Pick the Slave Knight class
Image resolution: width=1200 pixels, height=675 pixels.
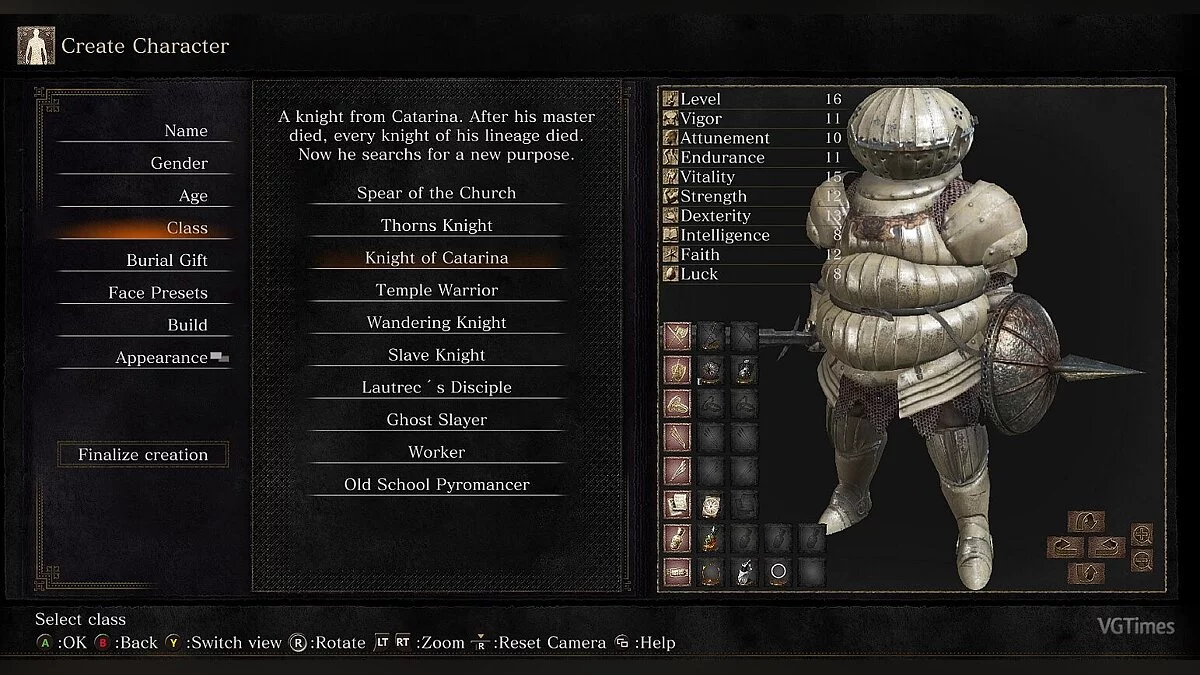pos(436,355)
